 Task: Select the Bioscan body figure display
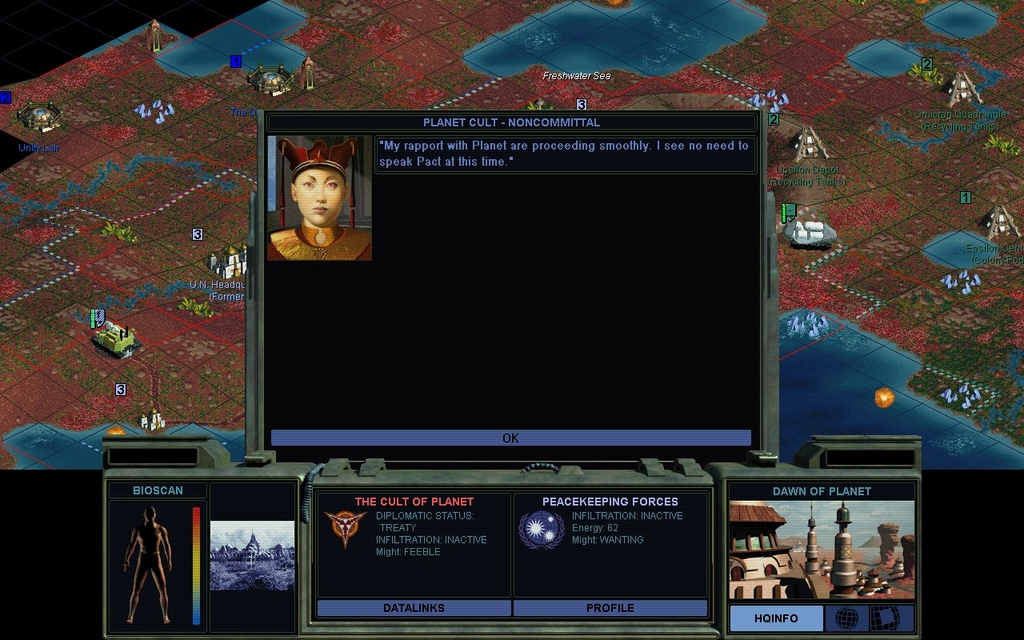(x=148, y=562)
